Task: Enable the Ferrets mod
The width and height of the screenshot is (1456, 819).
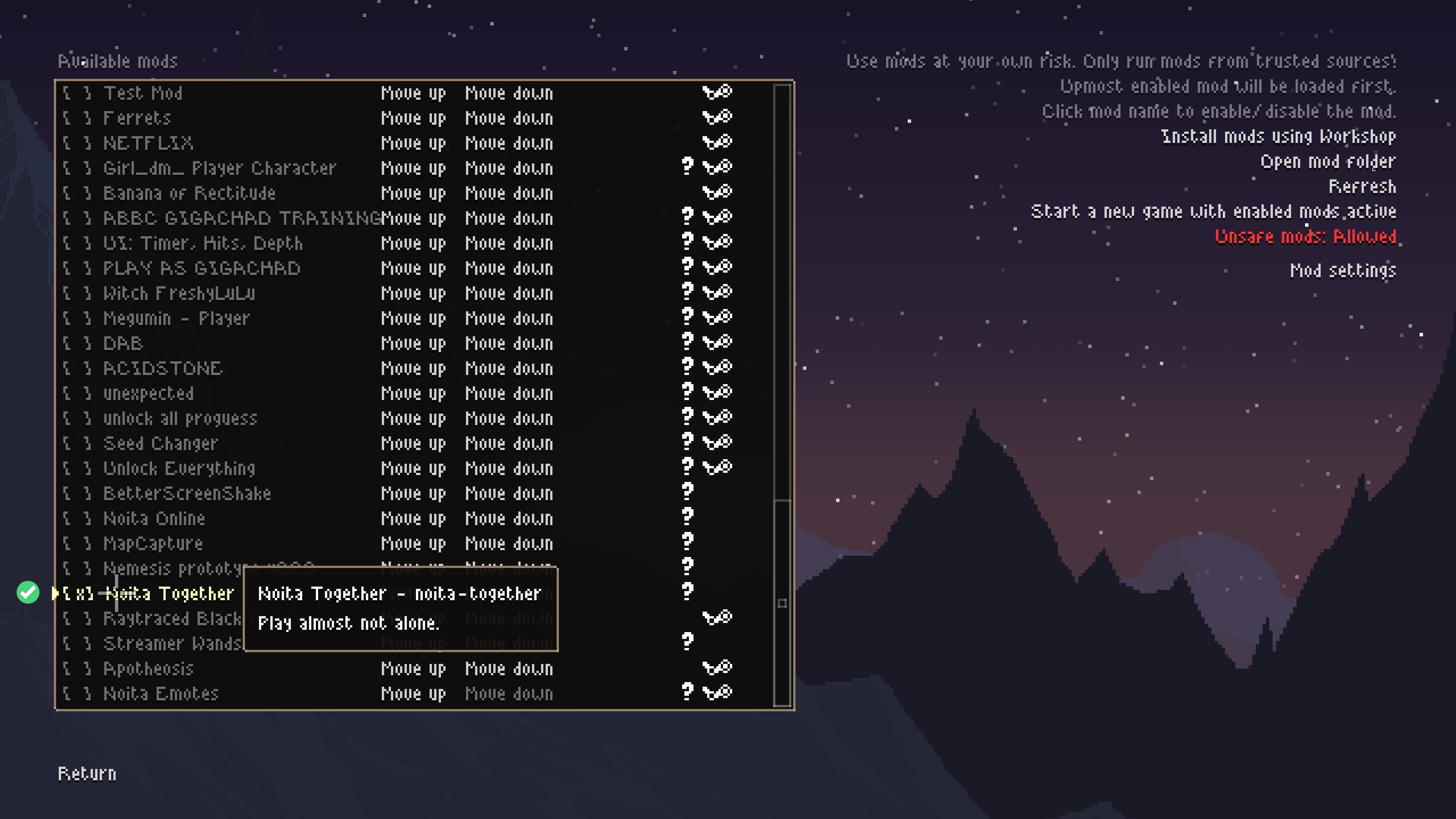Action: click(137, 118)
